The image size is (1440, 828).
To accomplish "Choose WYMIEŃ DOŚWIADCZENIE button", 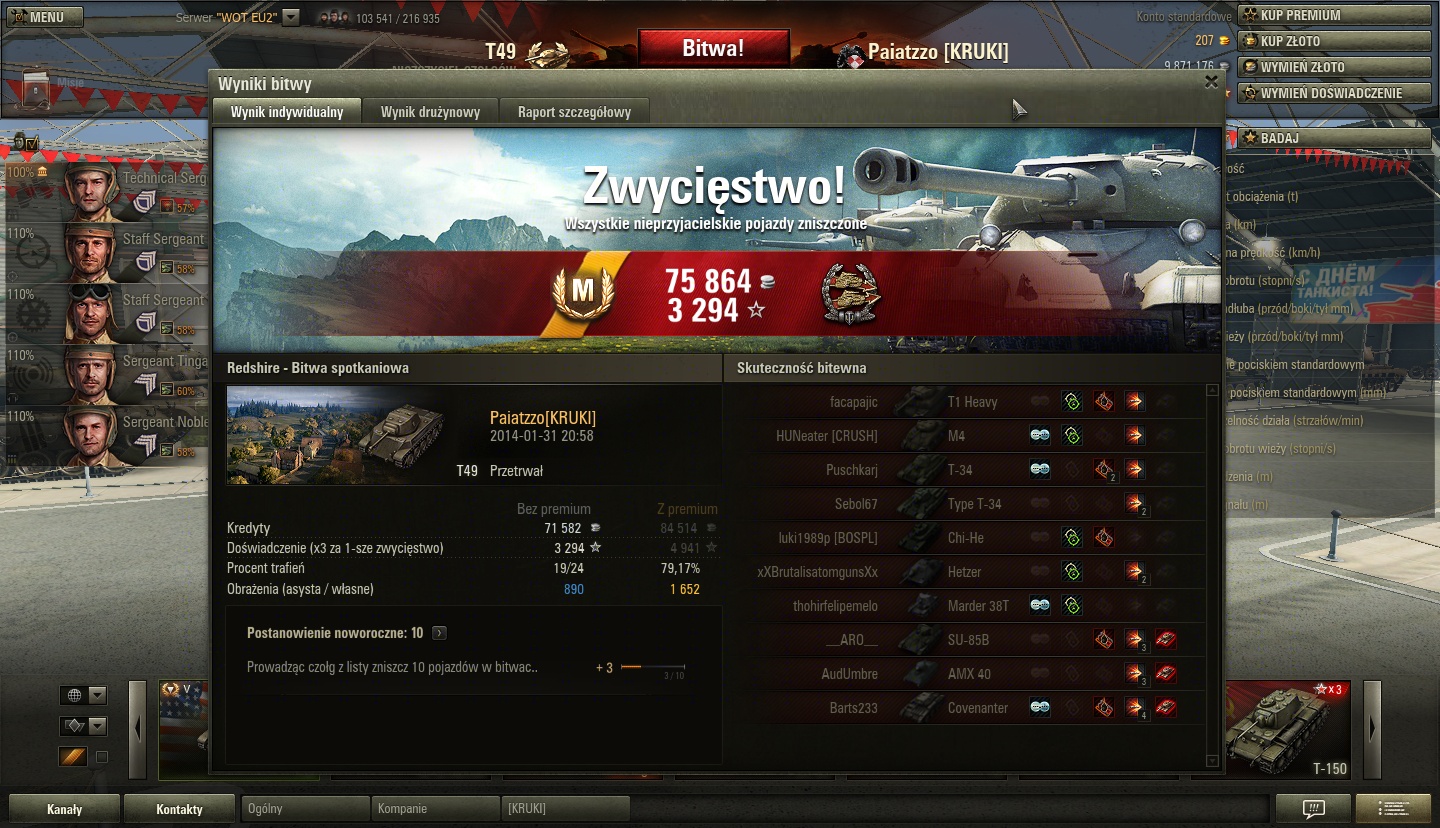I will point(1335,93).
